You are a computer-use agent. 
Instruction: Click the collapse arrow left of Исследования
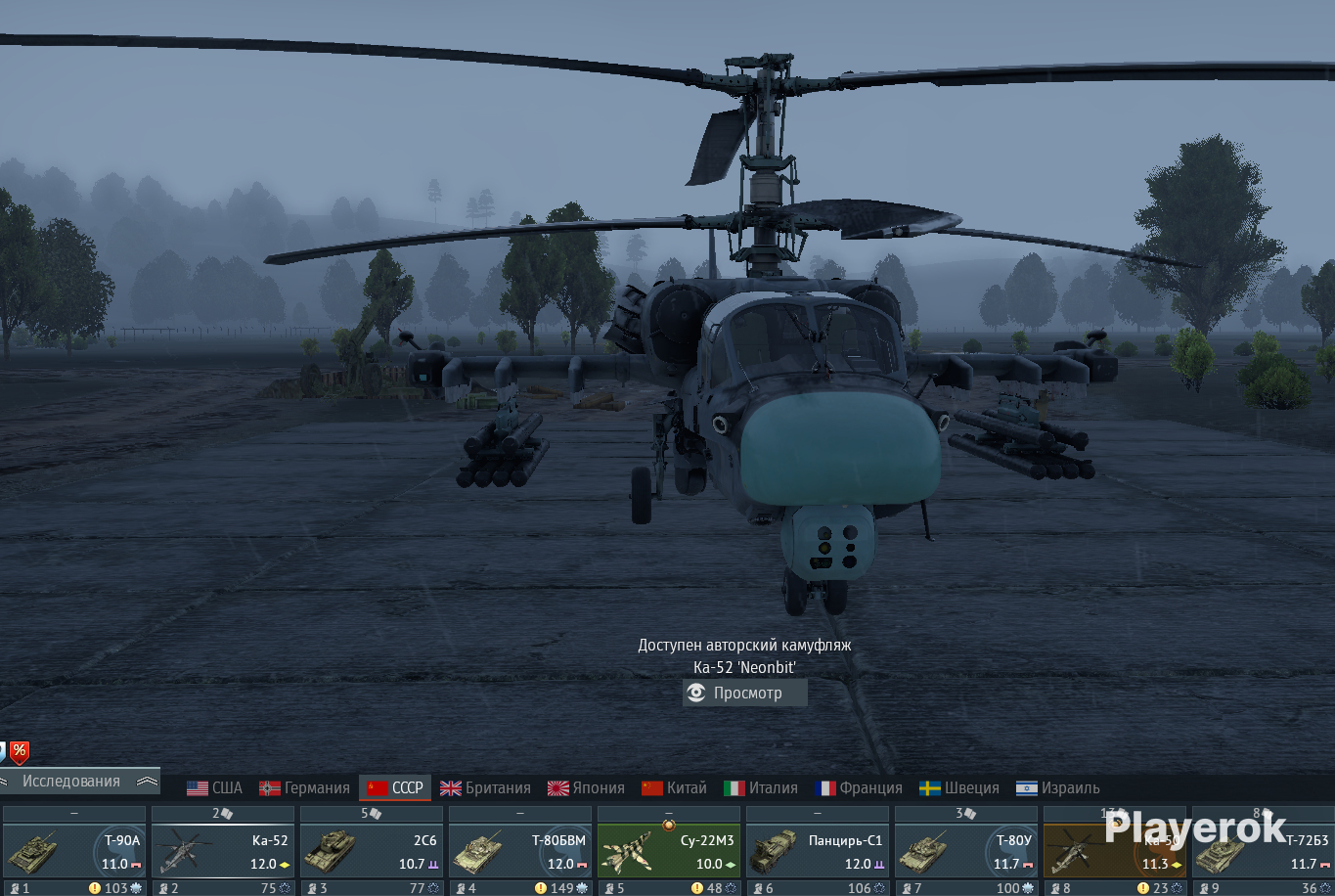(4, 781)
